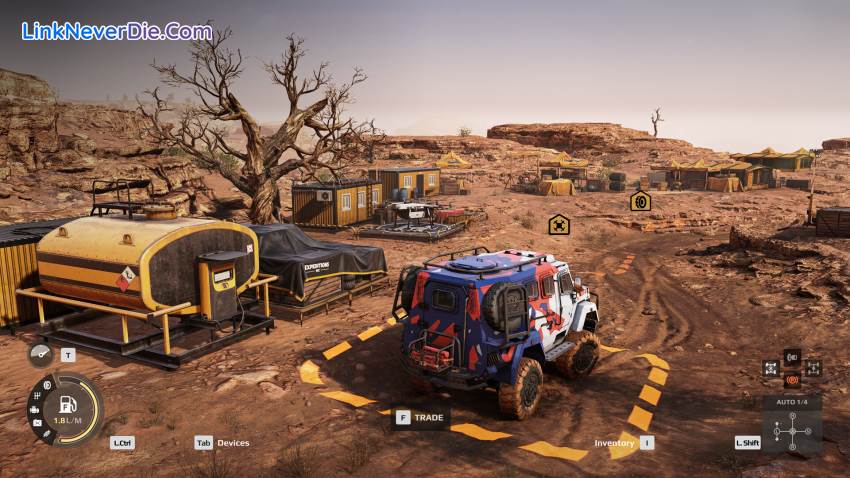850x478 pixels.
Task: Select the yellow drone map marker
Action: [x=559, y=224]
